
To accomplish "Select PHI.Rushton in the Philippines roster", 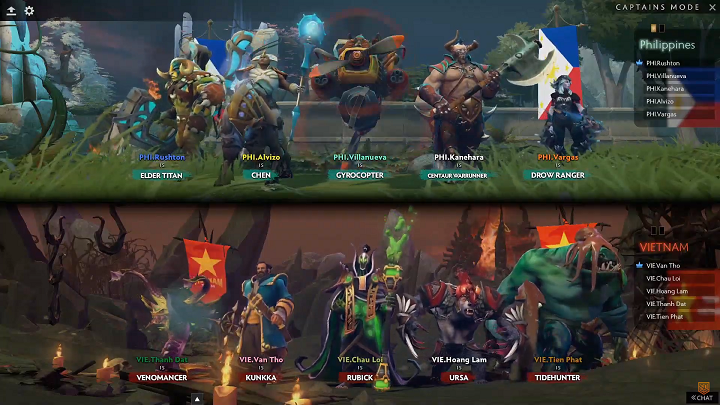I will click(x=663, y=62).
